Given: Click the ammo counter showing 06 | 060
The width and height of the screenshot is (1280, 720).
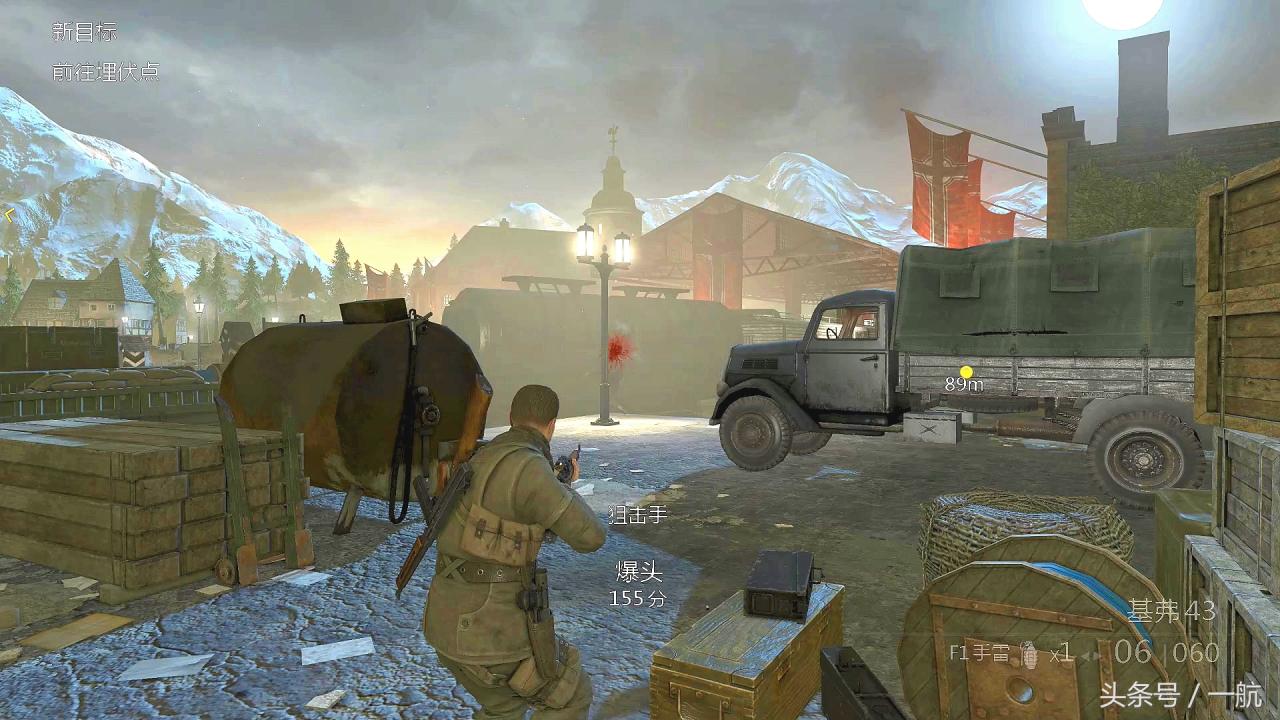Looking at the screenshot, I should click(1167, 650).
